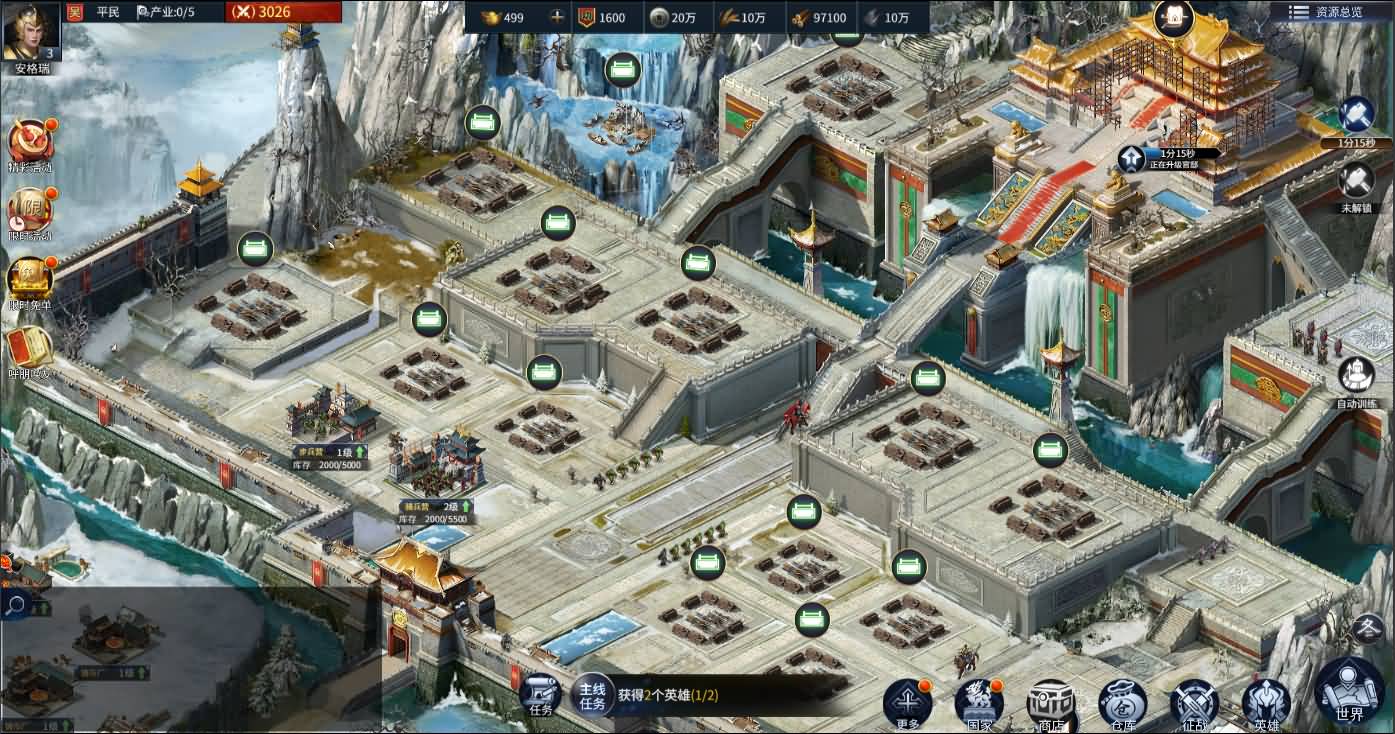Image resolution: width=1395 pixels, height=734 pixels.
Task: Click the plus button beside gold ingots
Action: [557, 17]
